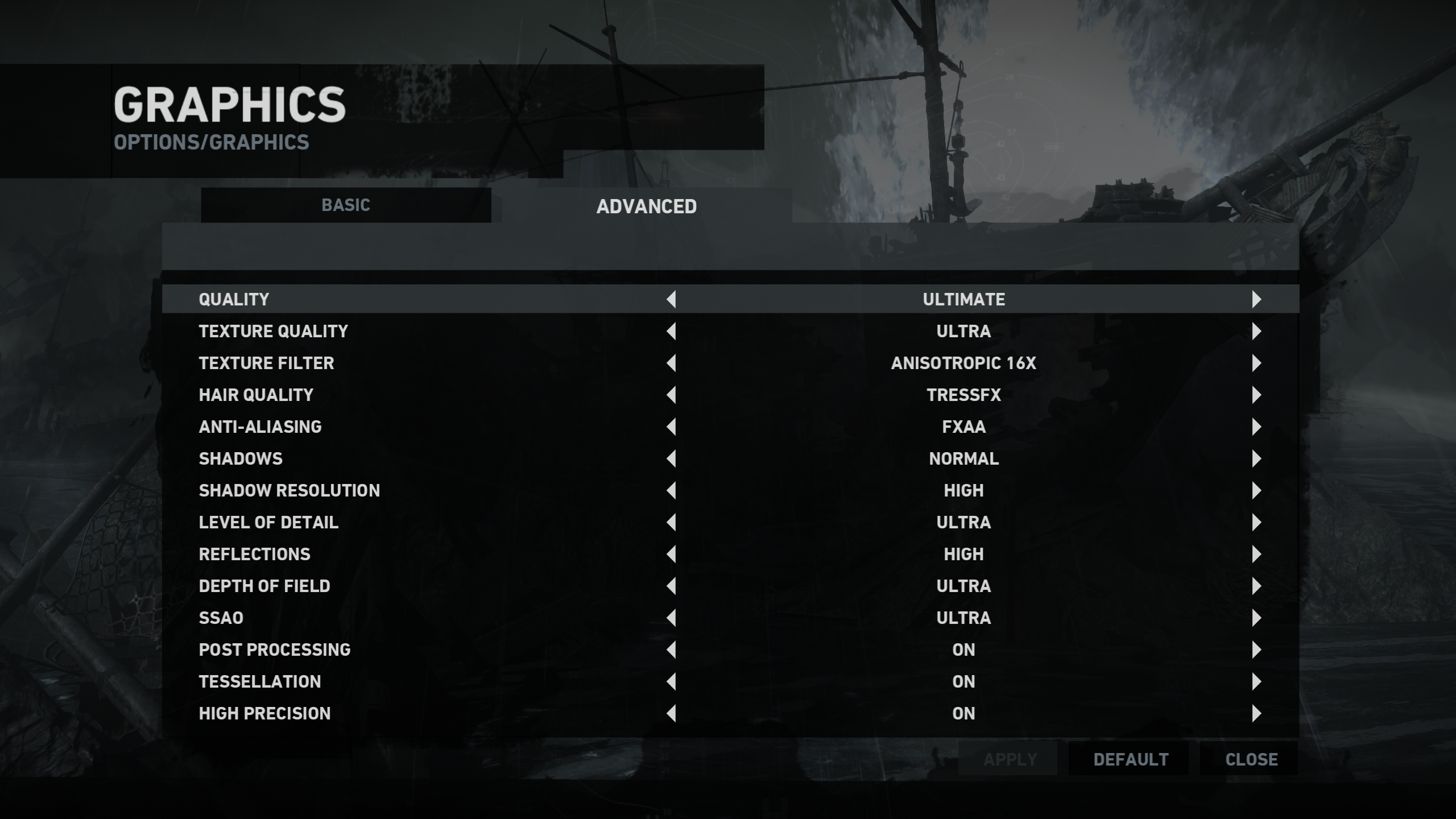Cycle Anti-Aliasing forward with right arrow

[1256, 427]
